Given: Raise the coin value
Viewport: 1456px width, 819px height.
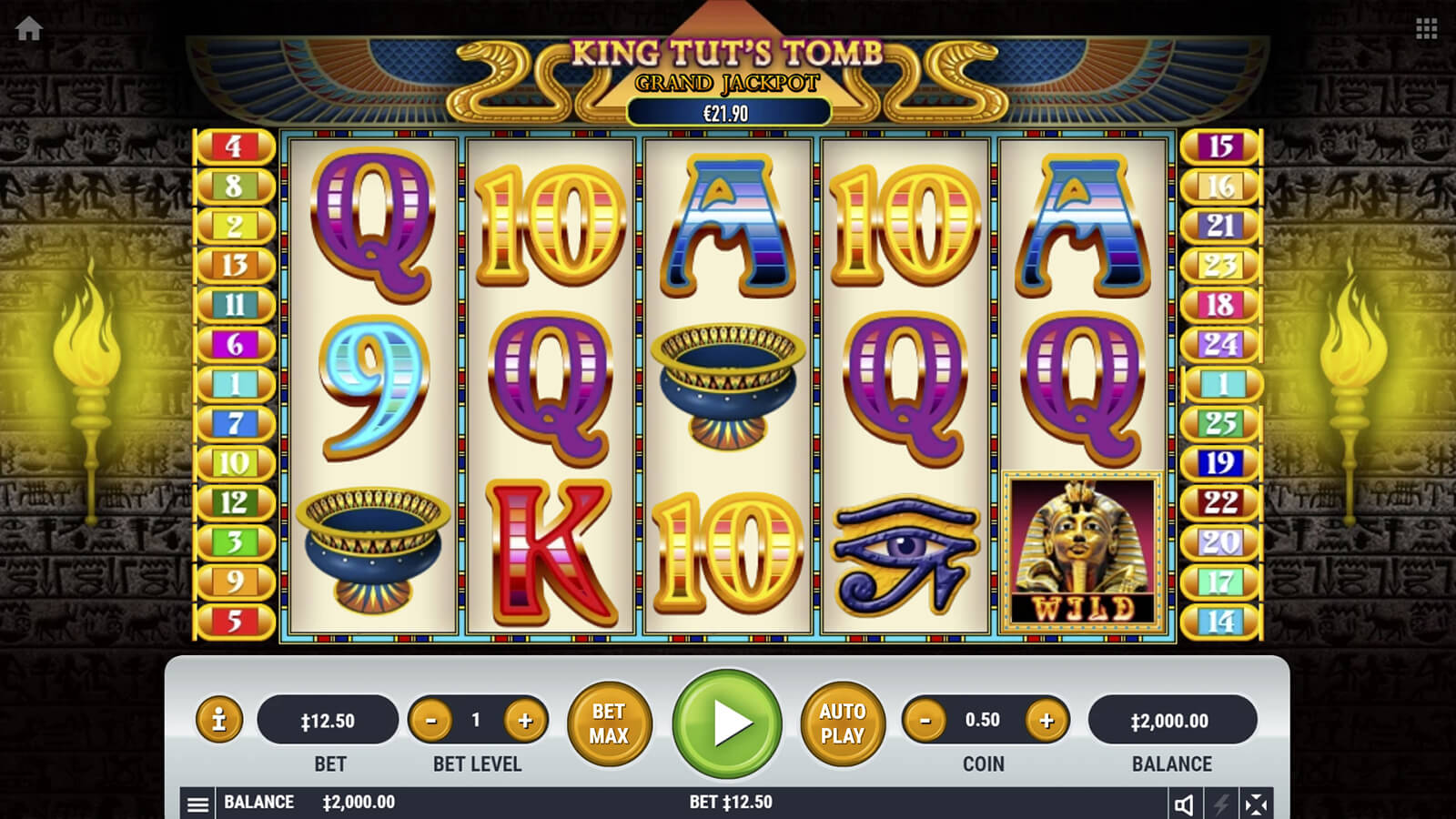Looking at the screenshot, I should point(1046,721).
